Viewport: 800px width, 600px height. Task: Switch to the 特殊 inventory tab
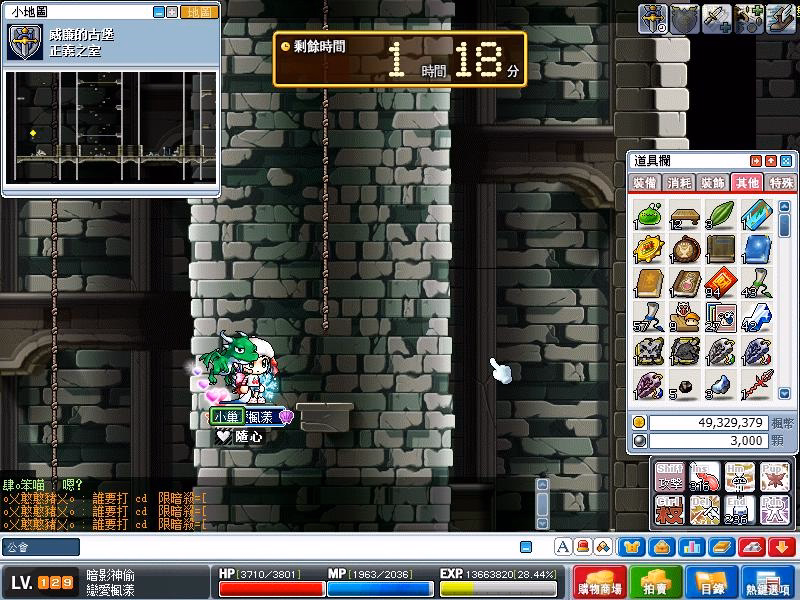779,183
